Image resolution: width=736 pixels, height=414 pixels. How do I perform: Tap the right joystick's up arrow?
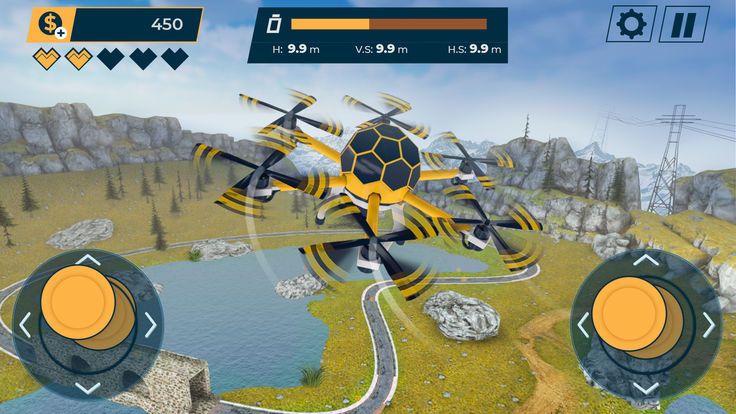click(646, 261)
